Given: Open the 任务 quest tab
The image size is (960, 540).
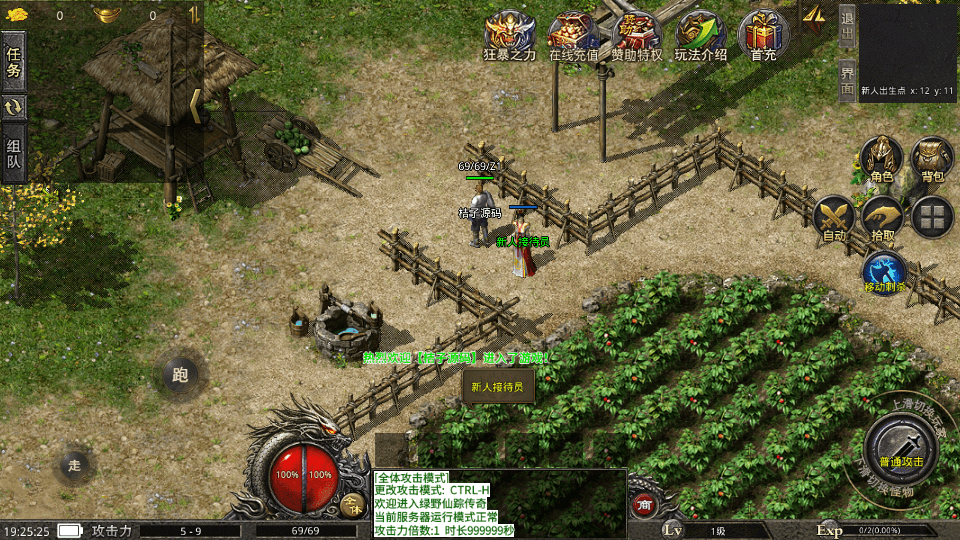Looking at the screenshot, I should click(x=14, y=60).
